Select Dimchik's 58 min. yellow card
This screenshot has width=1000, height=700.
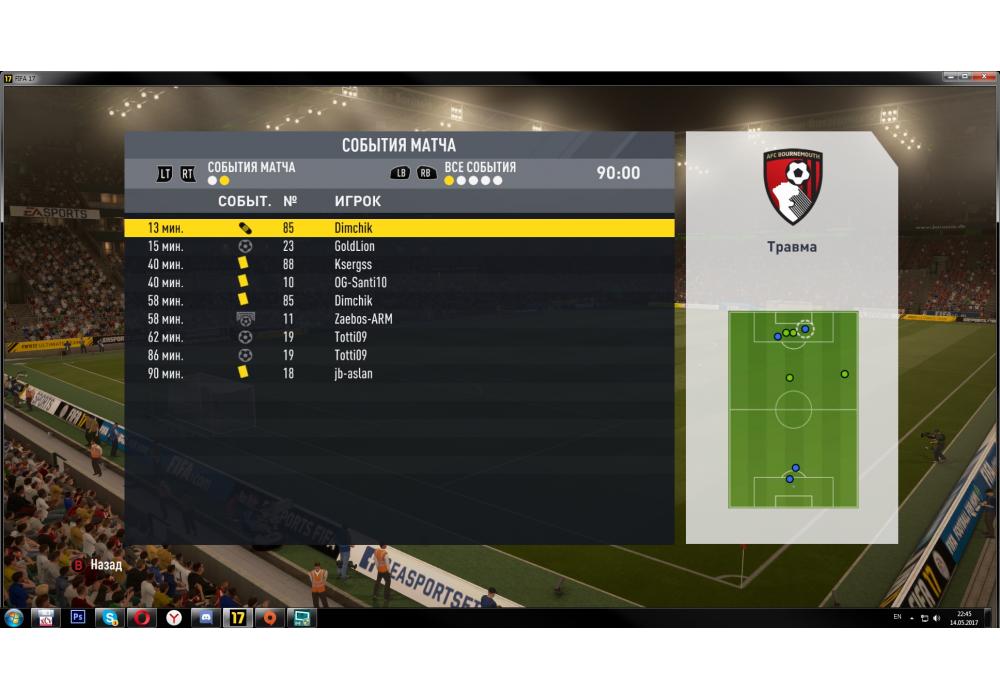(398, 300)
